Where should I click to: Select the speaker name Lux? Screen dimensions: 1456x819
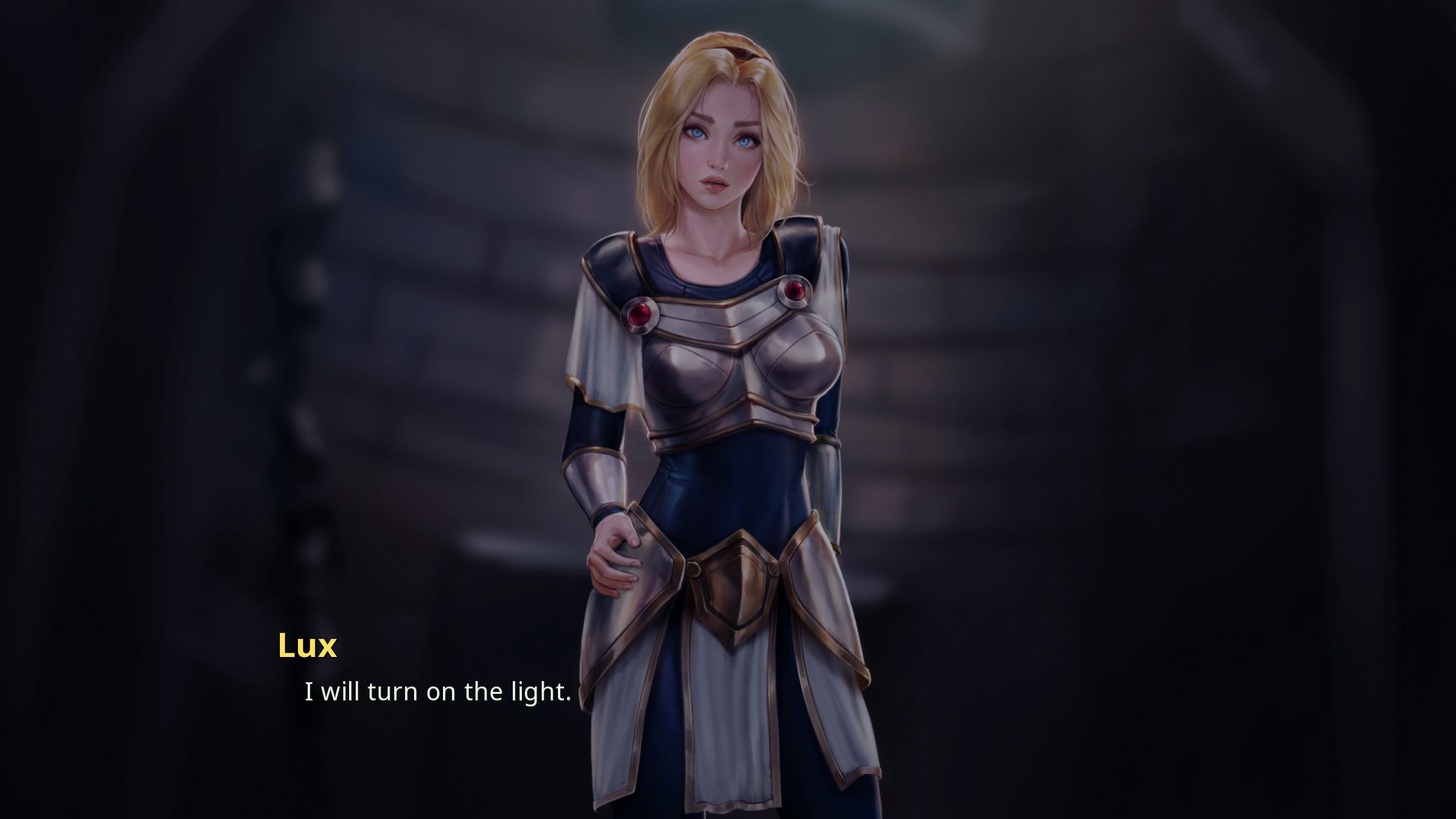tap(307, 646)
